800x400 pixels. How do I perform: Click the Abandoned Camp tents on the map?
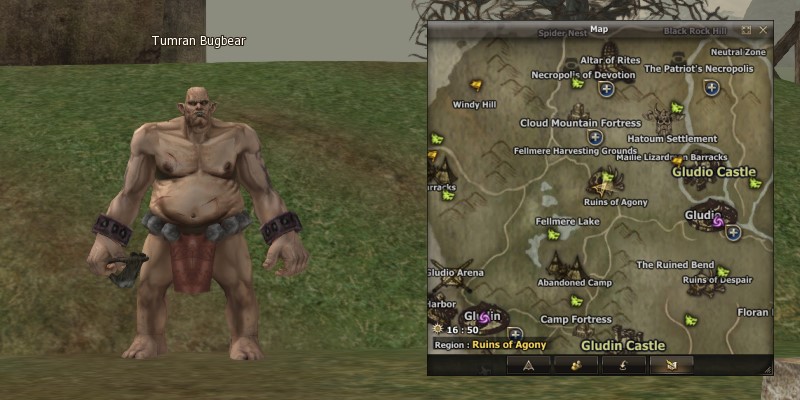click(x=573, y=264)
